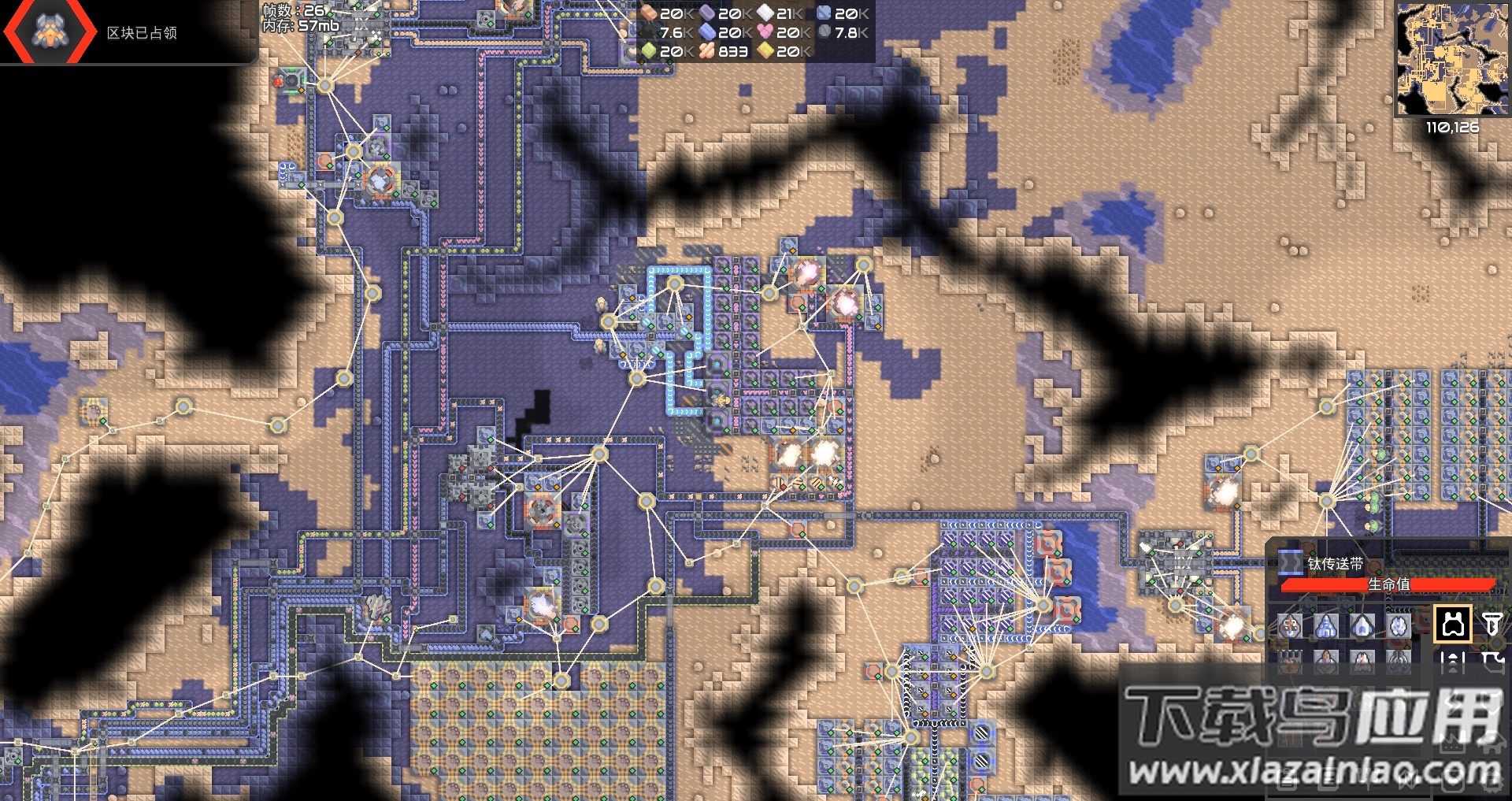The height and width of the screenshot is (801, 1512).
Task: Choose the white arrowhead unit block
Action: tap(1362, 626)
